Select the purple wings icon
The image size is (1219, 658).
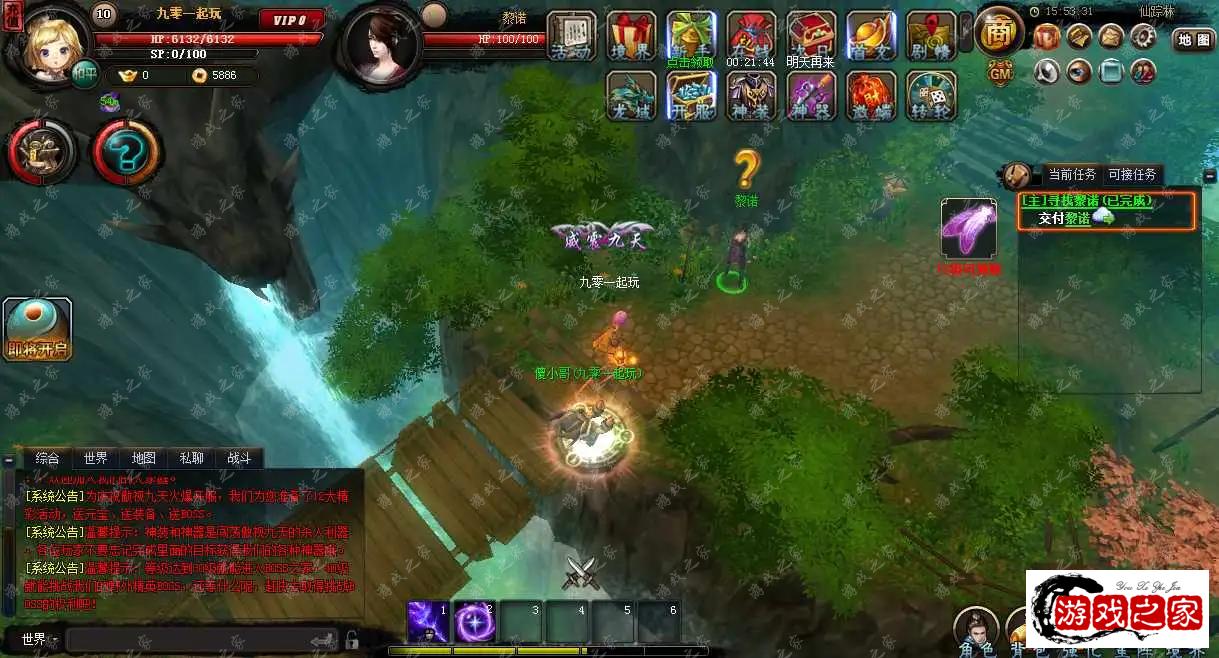968,228
